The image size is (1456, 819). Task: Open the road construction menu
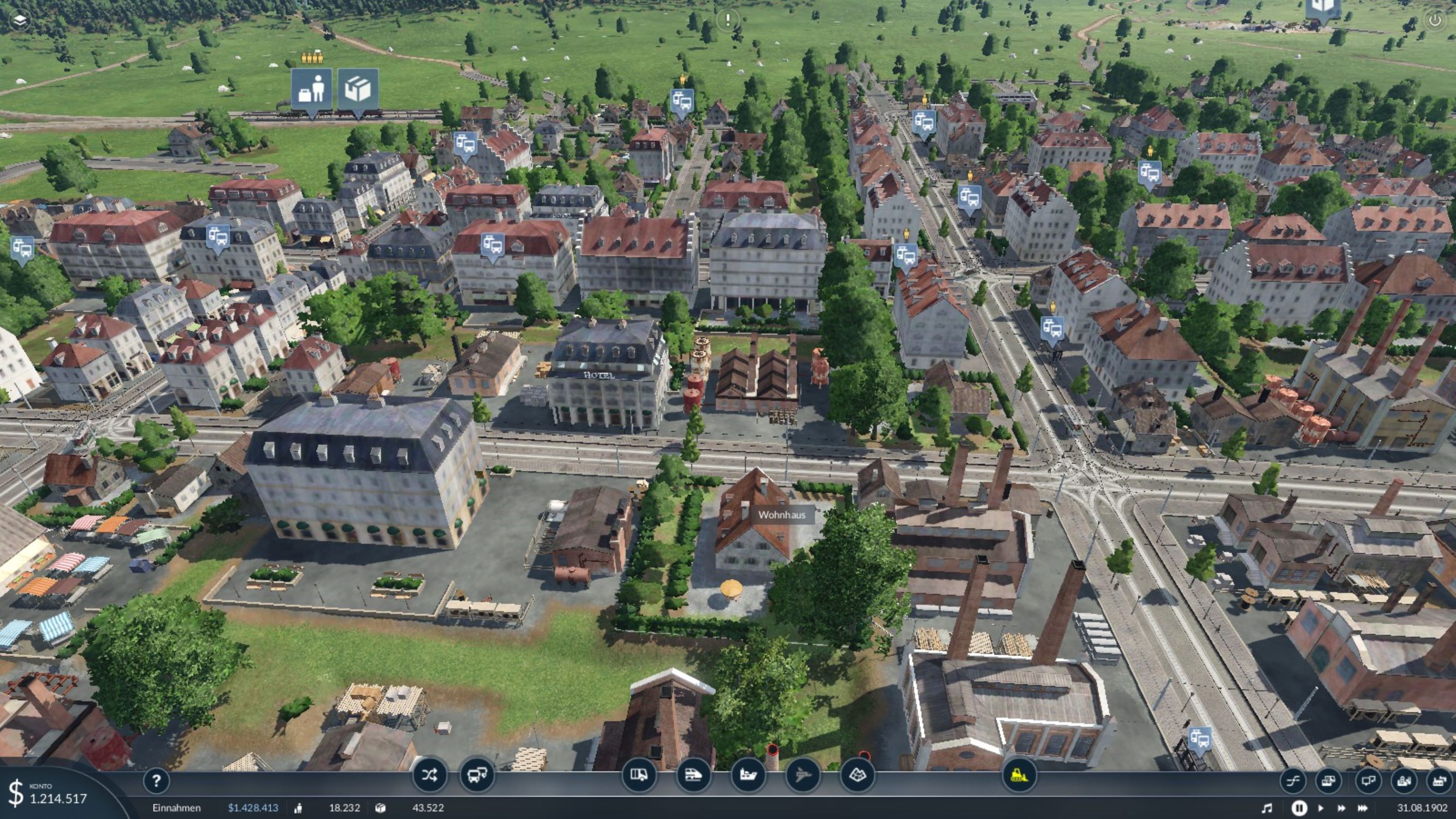638,775
